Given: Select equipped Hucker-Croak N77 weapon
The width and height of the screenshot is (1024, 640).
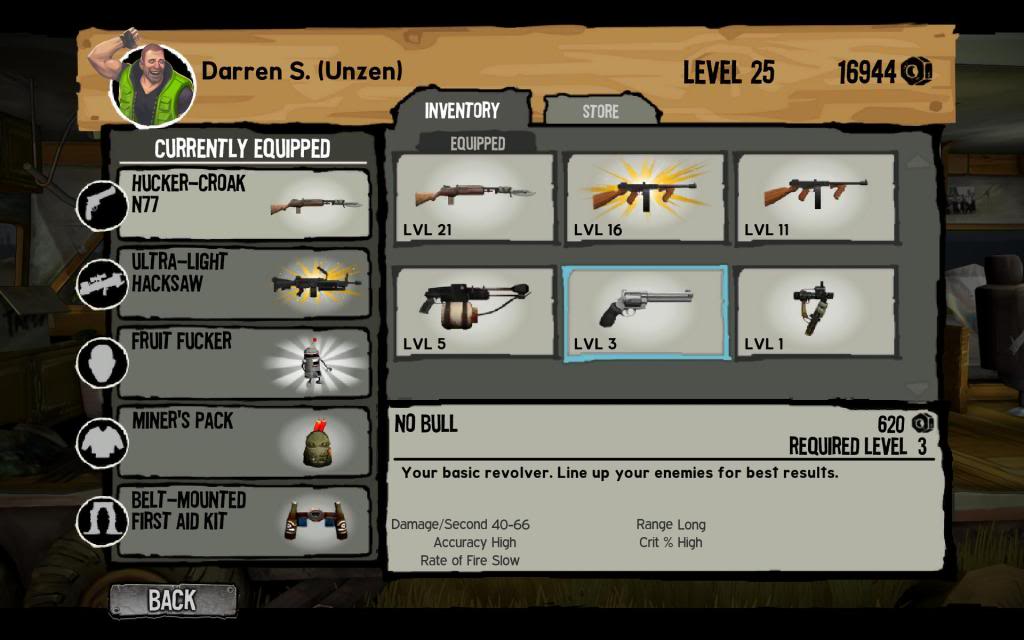Looking at the screenshot, I should pyautogui.click(x=243, y=205).
